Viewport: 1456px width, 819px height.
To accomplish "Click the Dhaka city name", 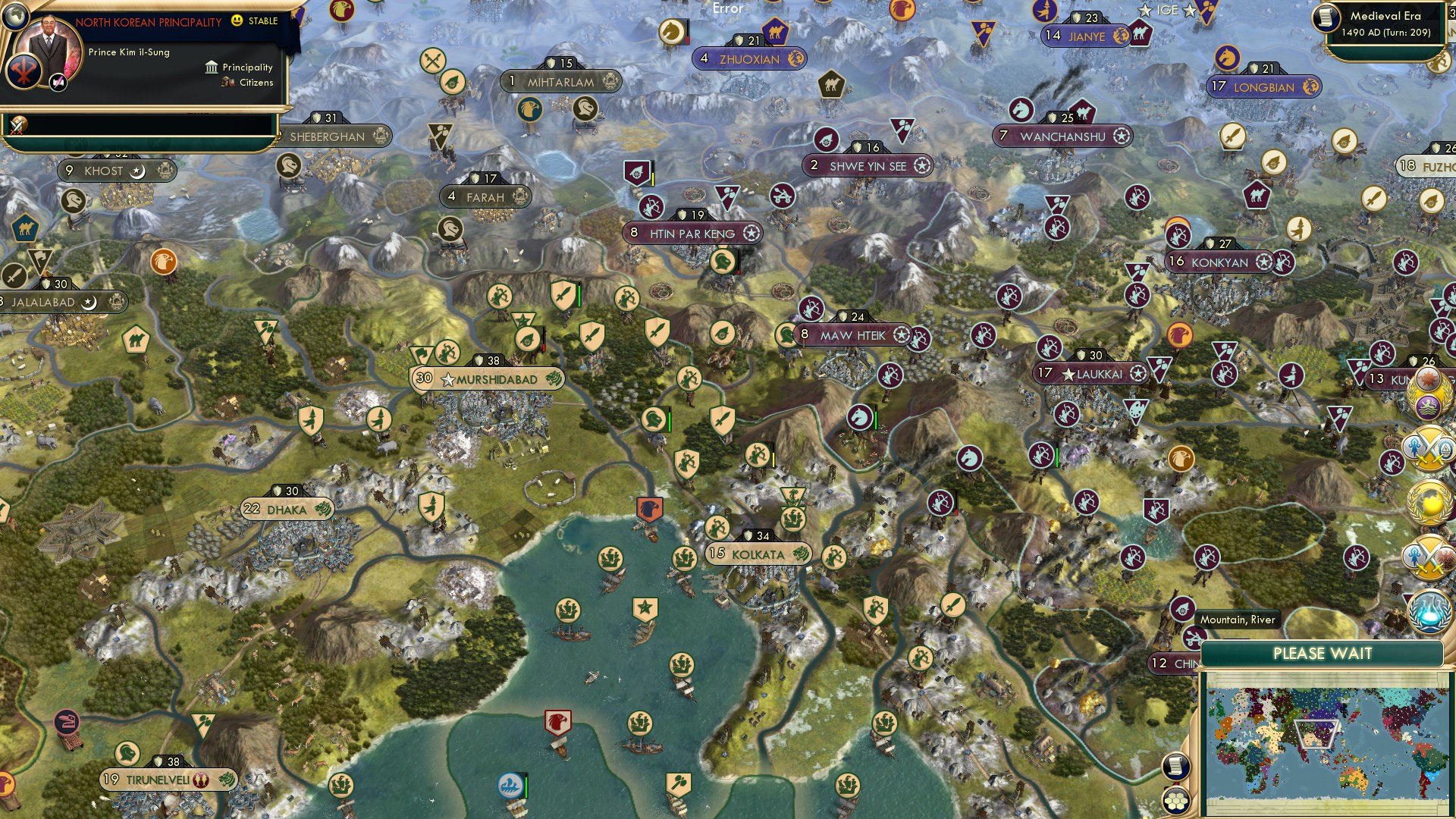I will (287, 510).
